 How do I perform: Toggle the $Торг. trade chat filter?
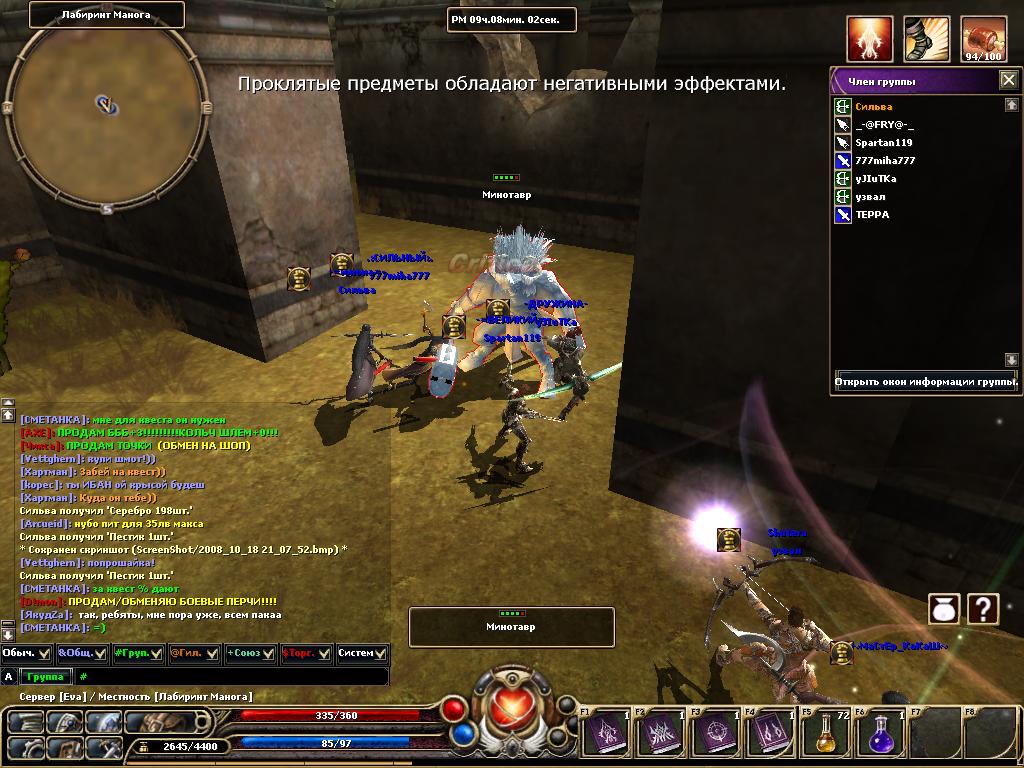pyautogui.click(x=306, y=653)
